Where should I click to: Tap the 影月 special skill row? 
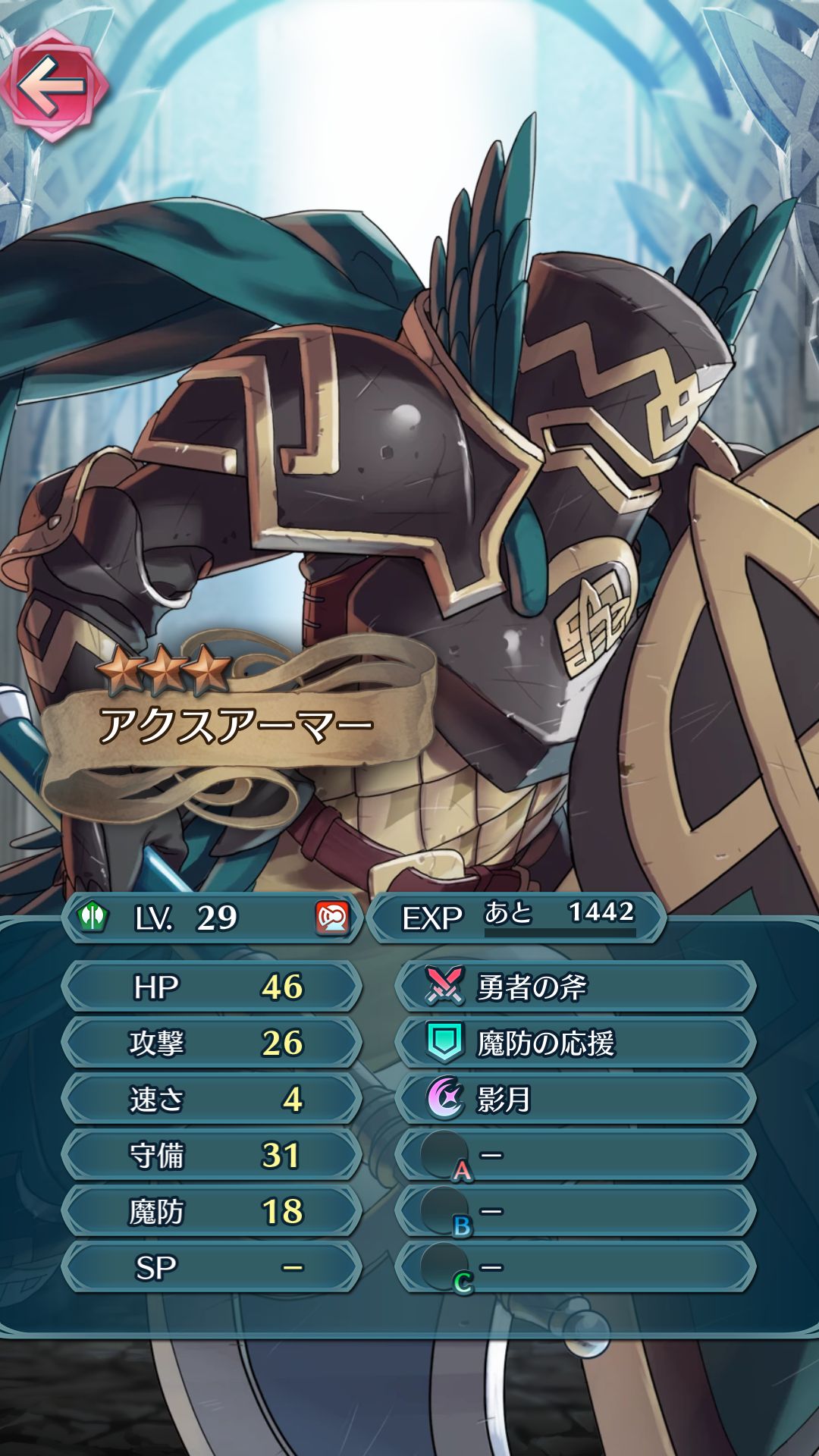pos(575,1099)
